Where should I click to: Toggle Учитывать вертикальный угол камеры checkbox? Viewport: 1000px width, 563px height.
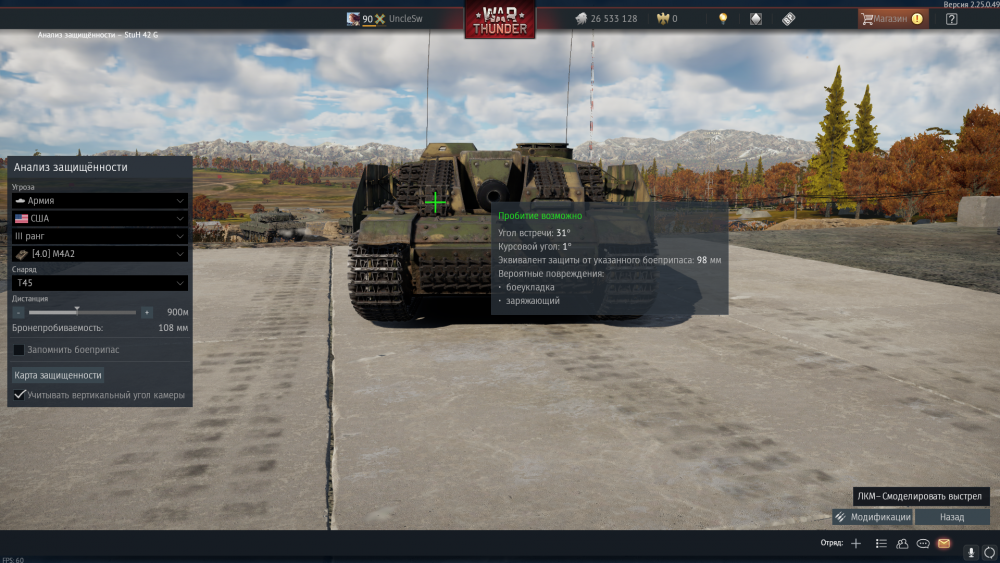click(19, 395)
